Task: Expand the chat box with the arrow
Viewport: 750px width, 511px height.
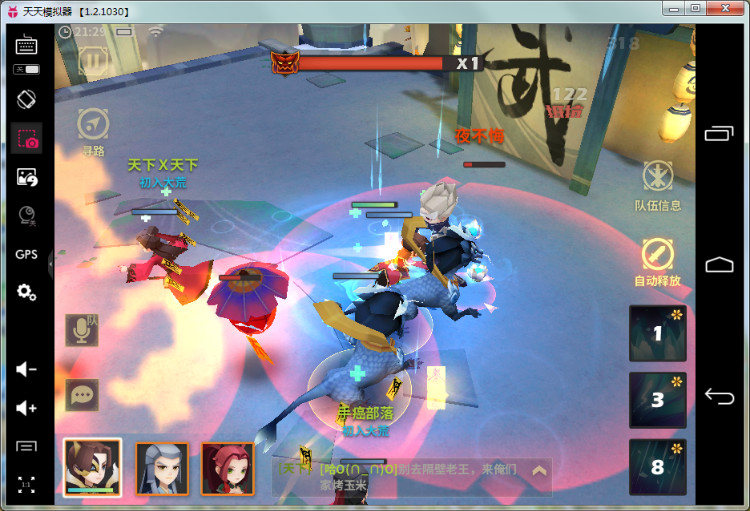Action: (539, 470)
